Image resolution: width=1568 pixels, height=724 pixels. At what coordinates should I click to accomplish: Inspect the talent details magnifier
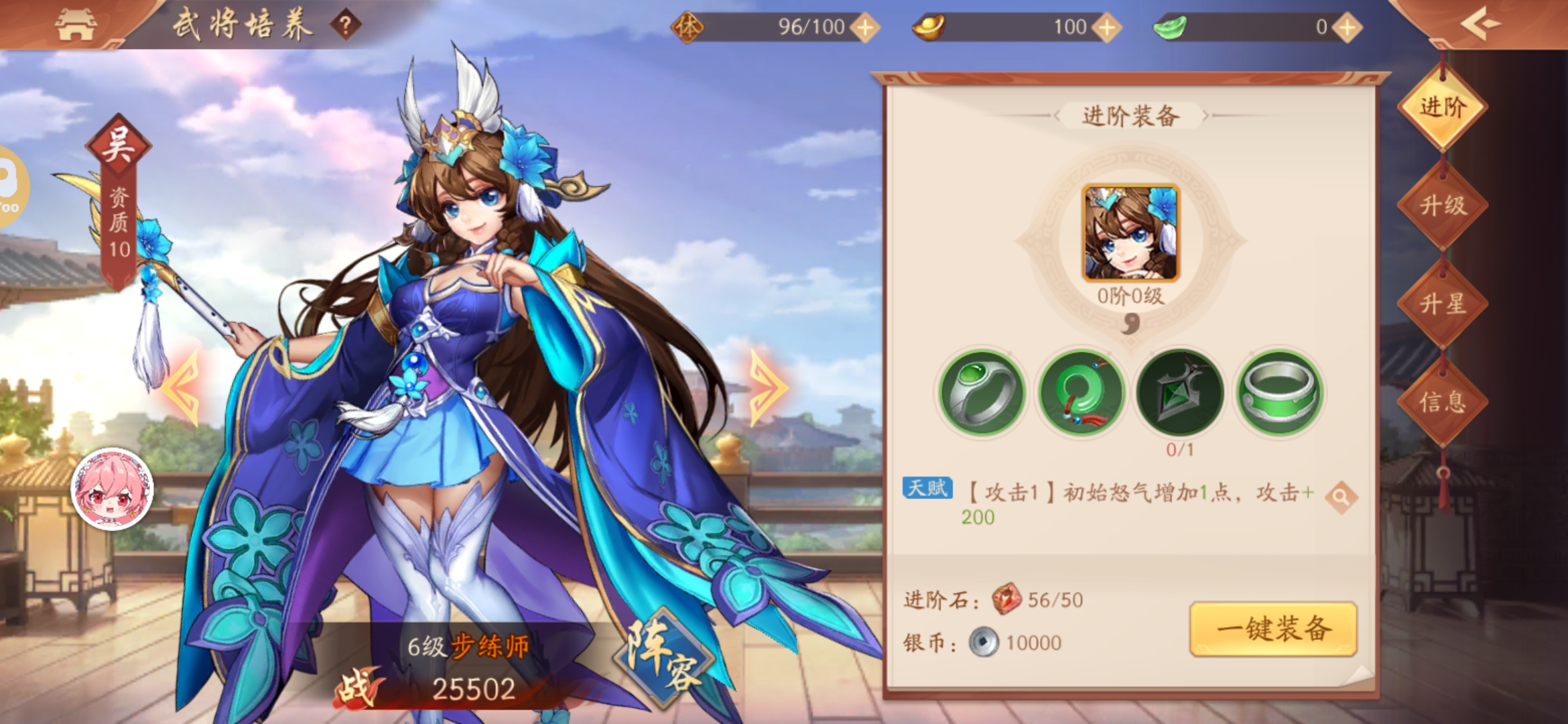click(1341, 497)
